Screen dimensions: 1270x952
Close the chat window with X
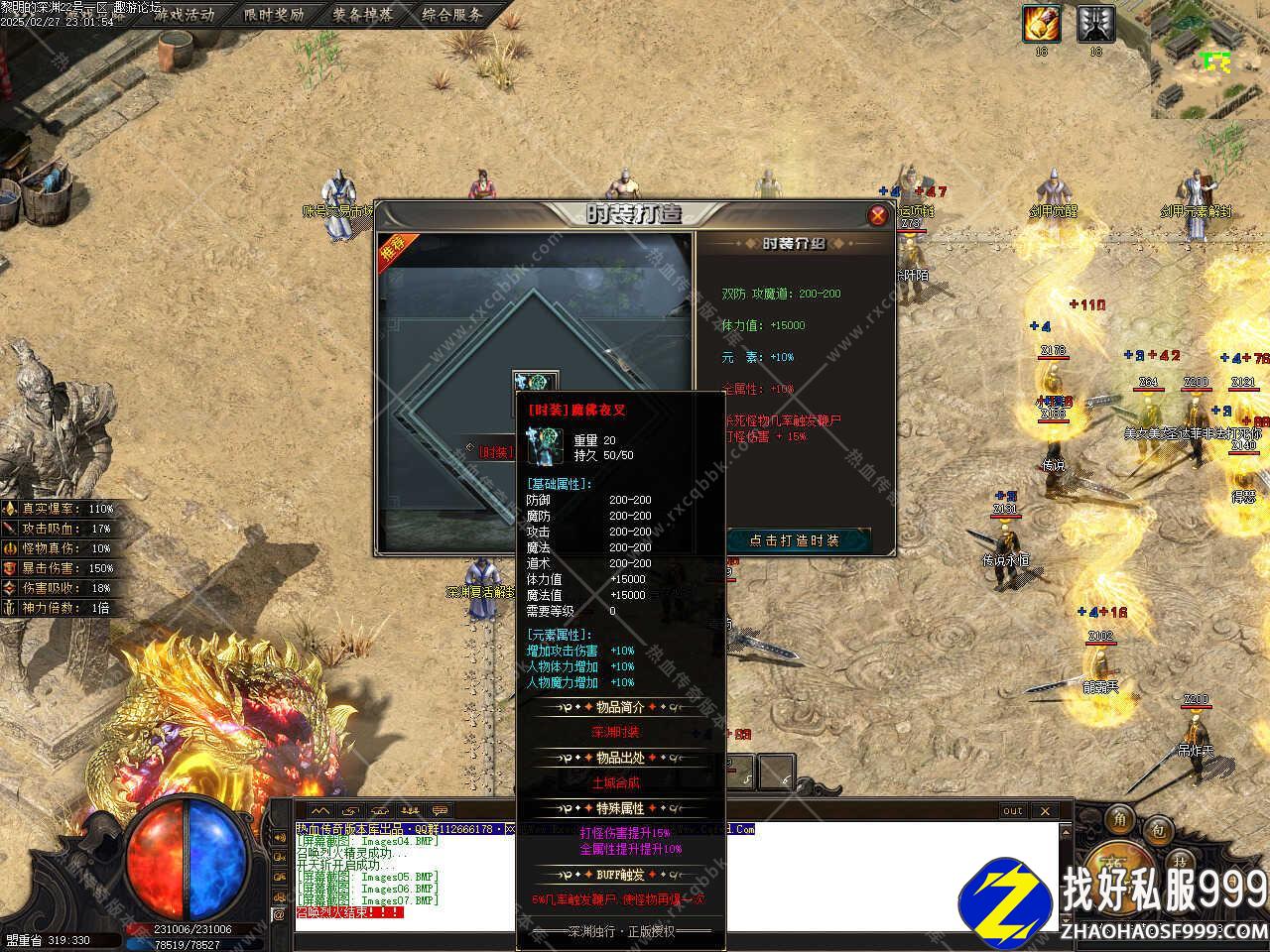(1045, 811)
